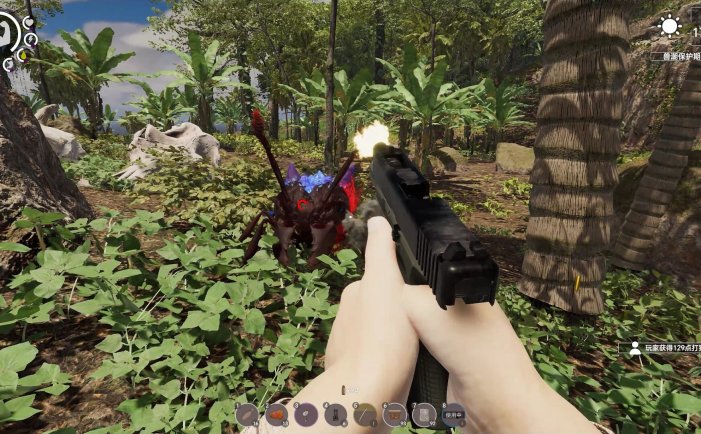Select hotbar slot 8 marked in use

[454, 414]
